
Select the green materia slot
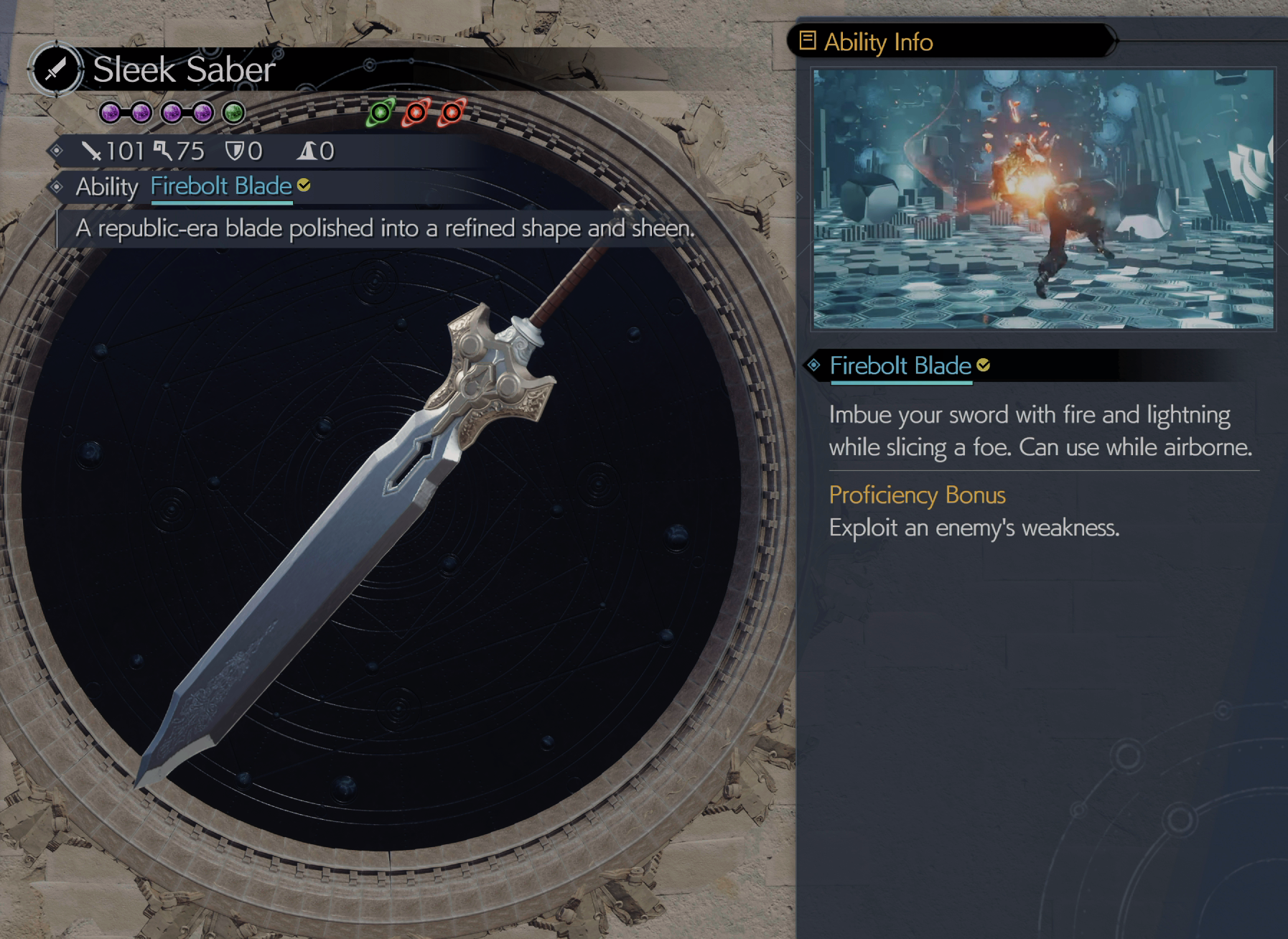pos(232,111)
